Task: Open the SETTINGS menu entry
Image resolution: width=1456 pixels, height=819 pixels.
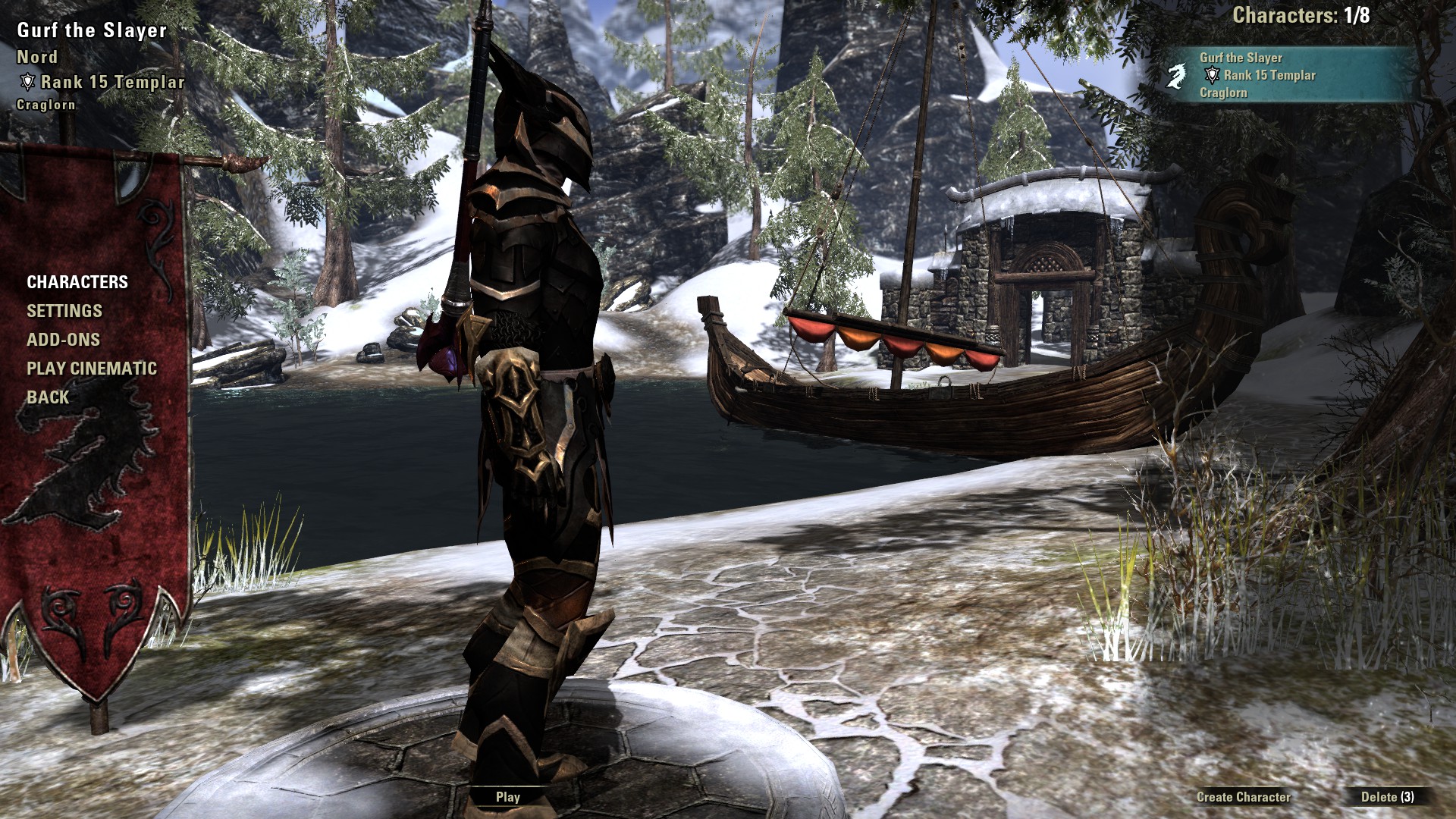Action: (x=64, y=311)
